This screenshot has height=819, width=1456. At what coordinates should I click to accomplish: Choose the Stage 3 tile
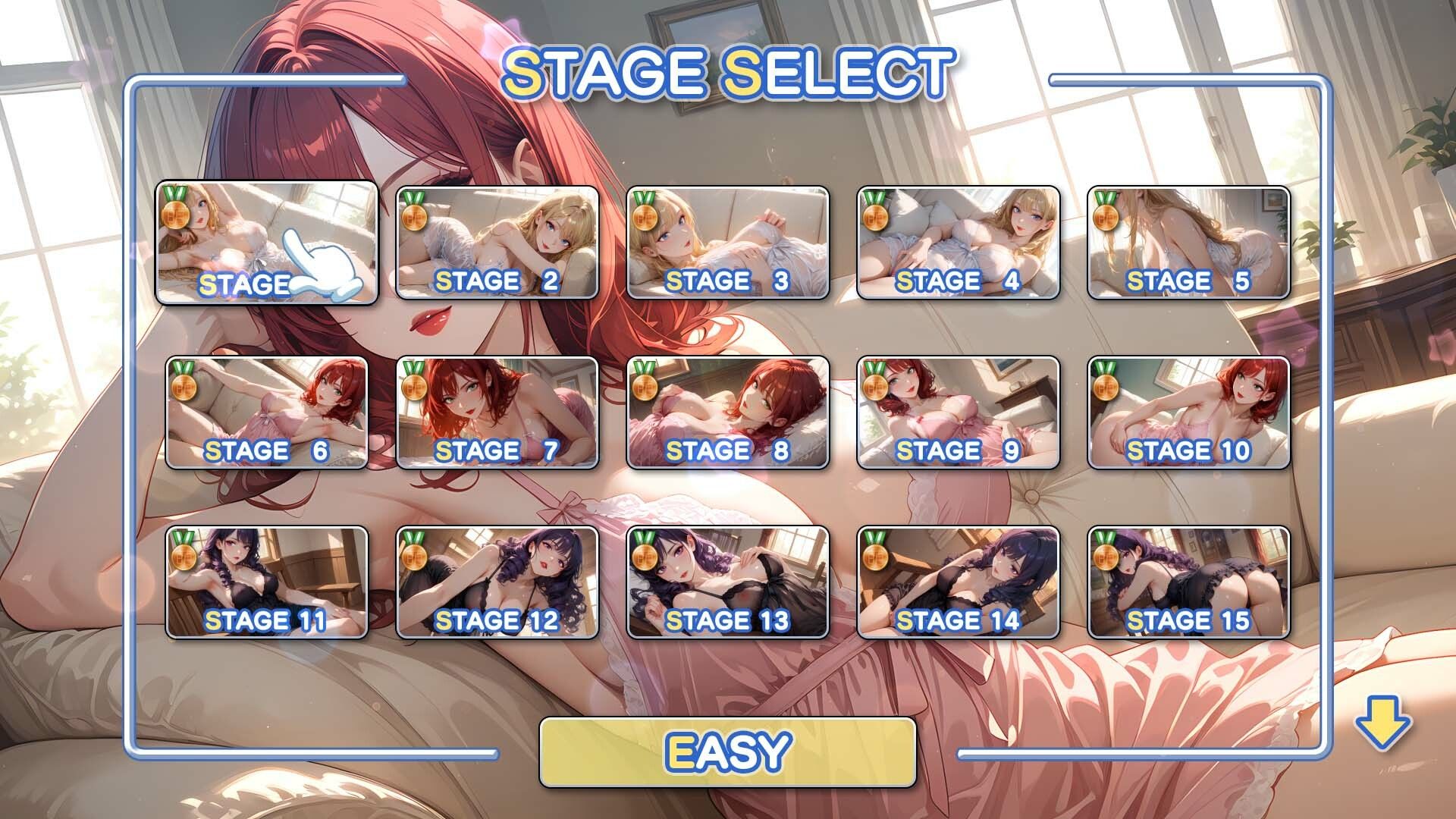click(728, 243)
